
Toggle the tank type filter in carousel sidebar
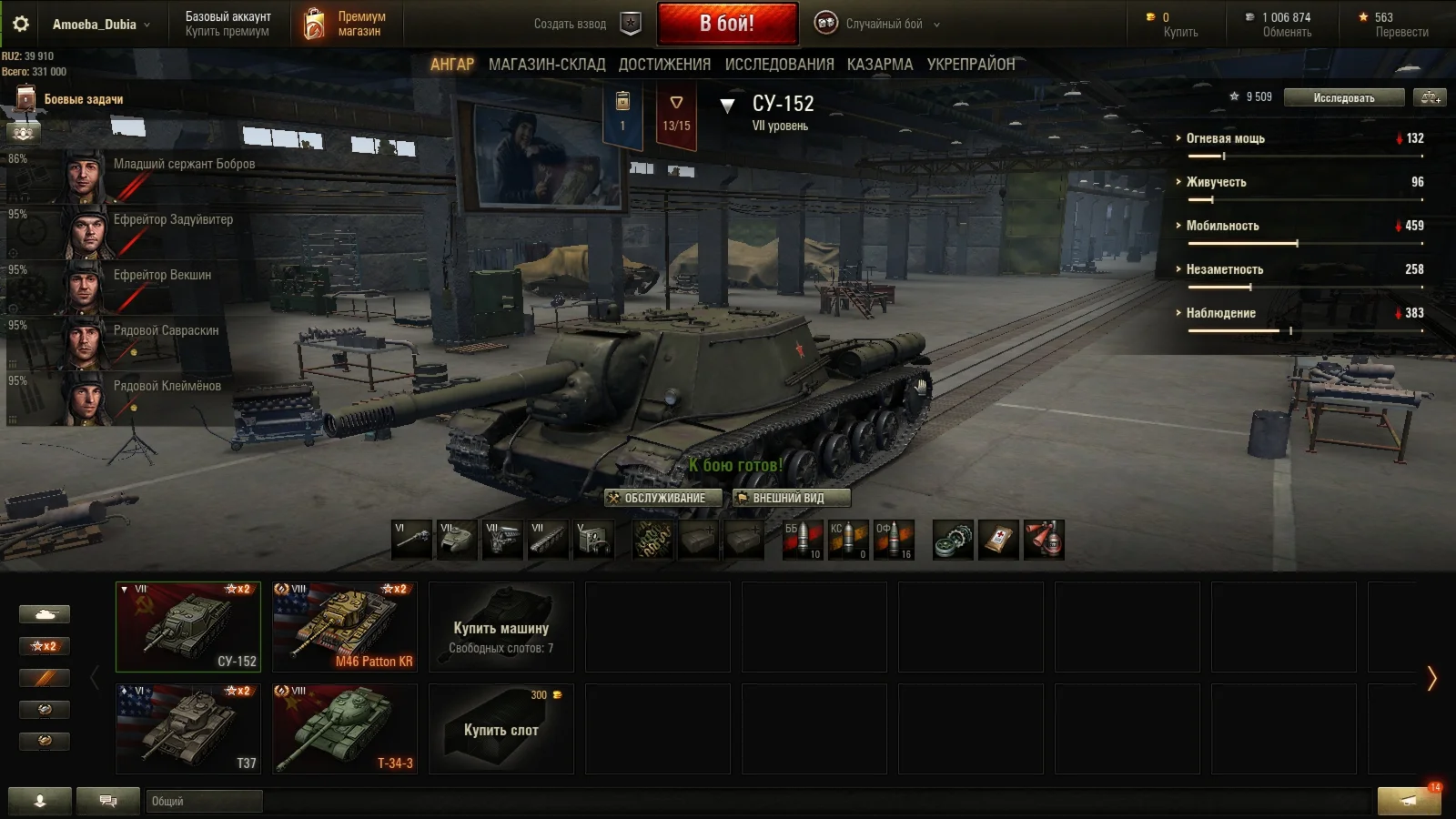[44, 614]
